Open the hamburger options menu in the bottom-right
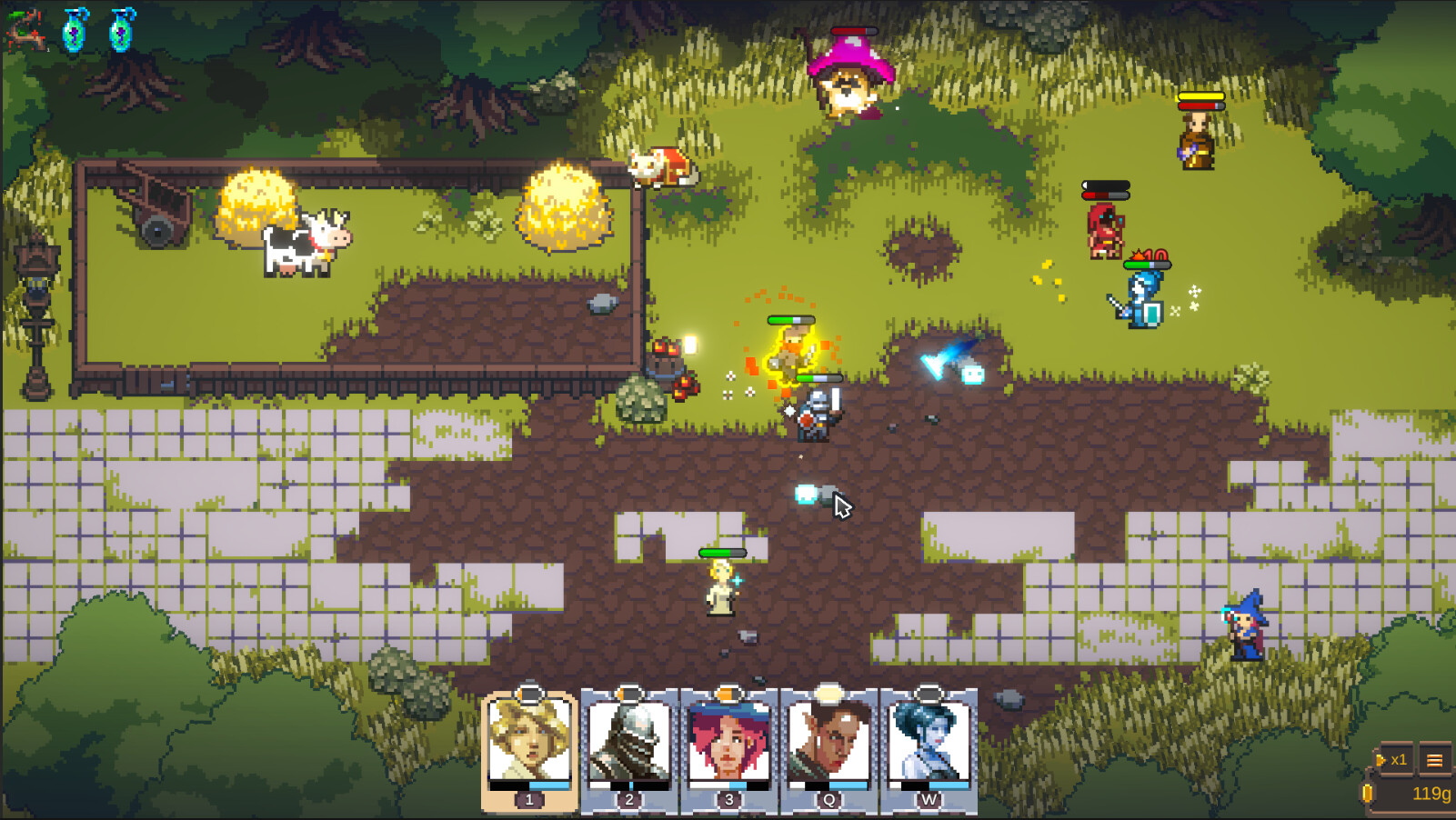This screenshot has height=820, width=1456. pyautogui.click(x=1437, y=762)
